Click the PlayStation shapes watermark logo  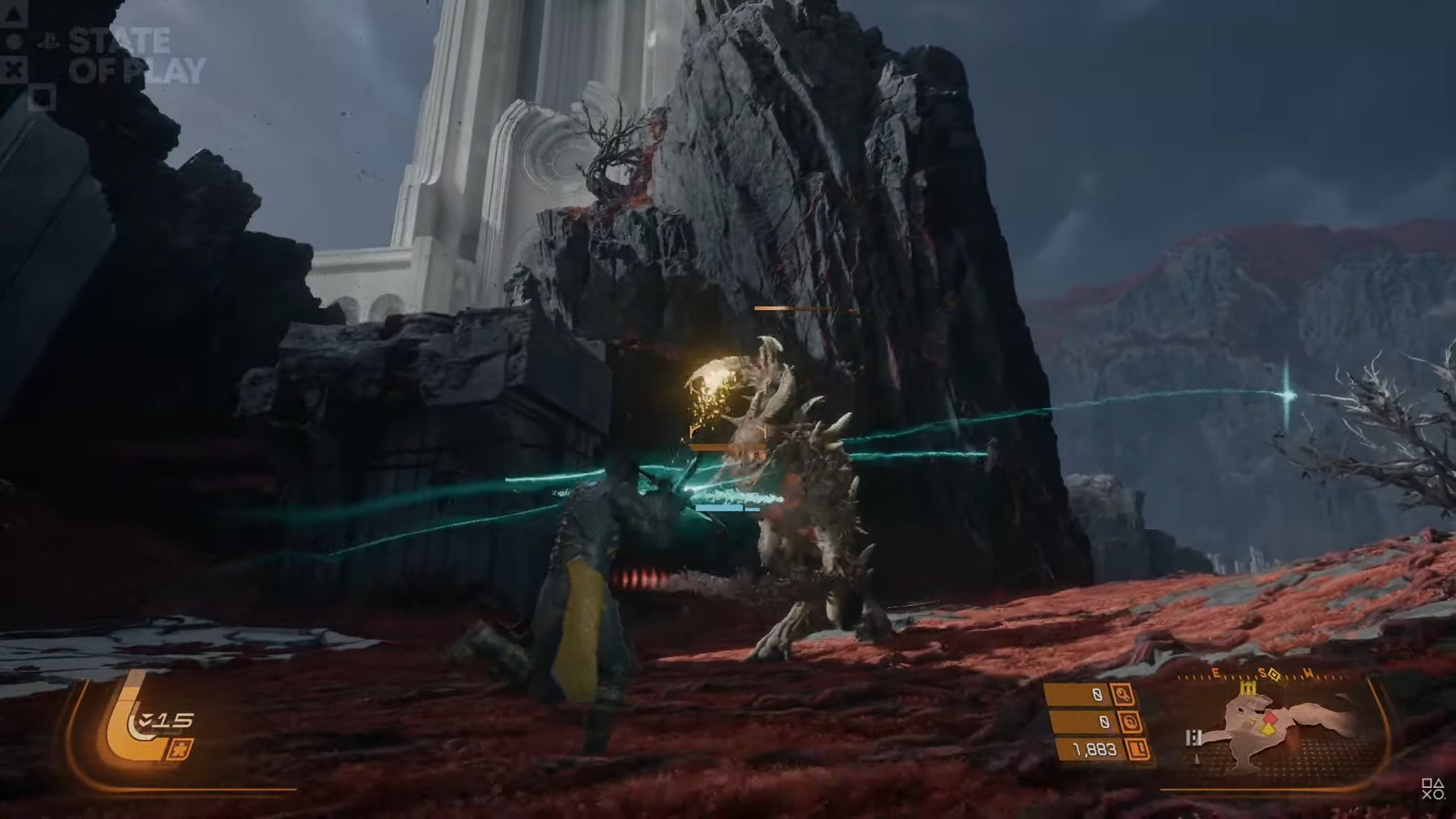coord(1432,789)
